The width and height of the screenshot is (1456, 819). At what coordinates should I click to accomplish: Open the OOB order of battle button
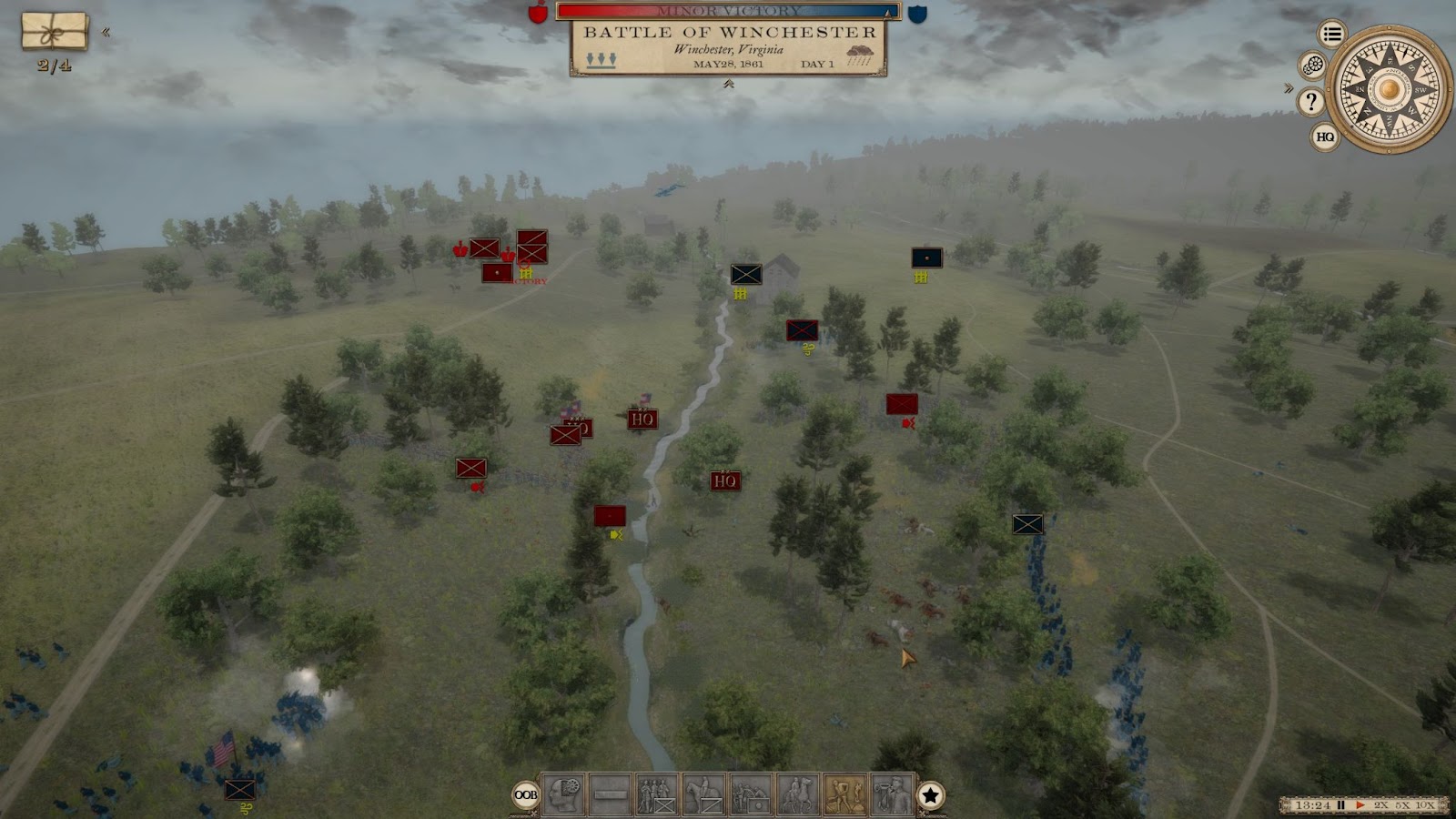click(x=526, y=794)
